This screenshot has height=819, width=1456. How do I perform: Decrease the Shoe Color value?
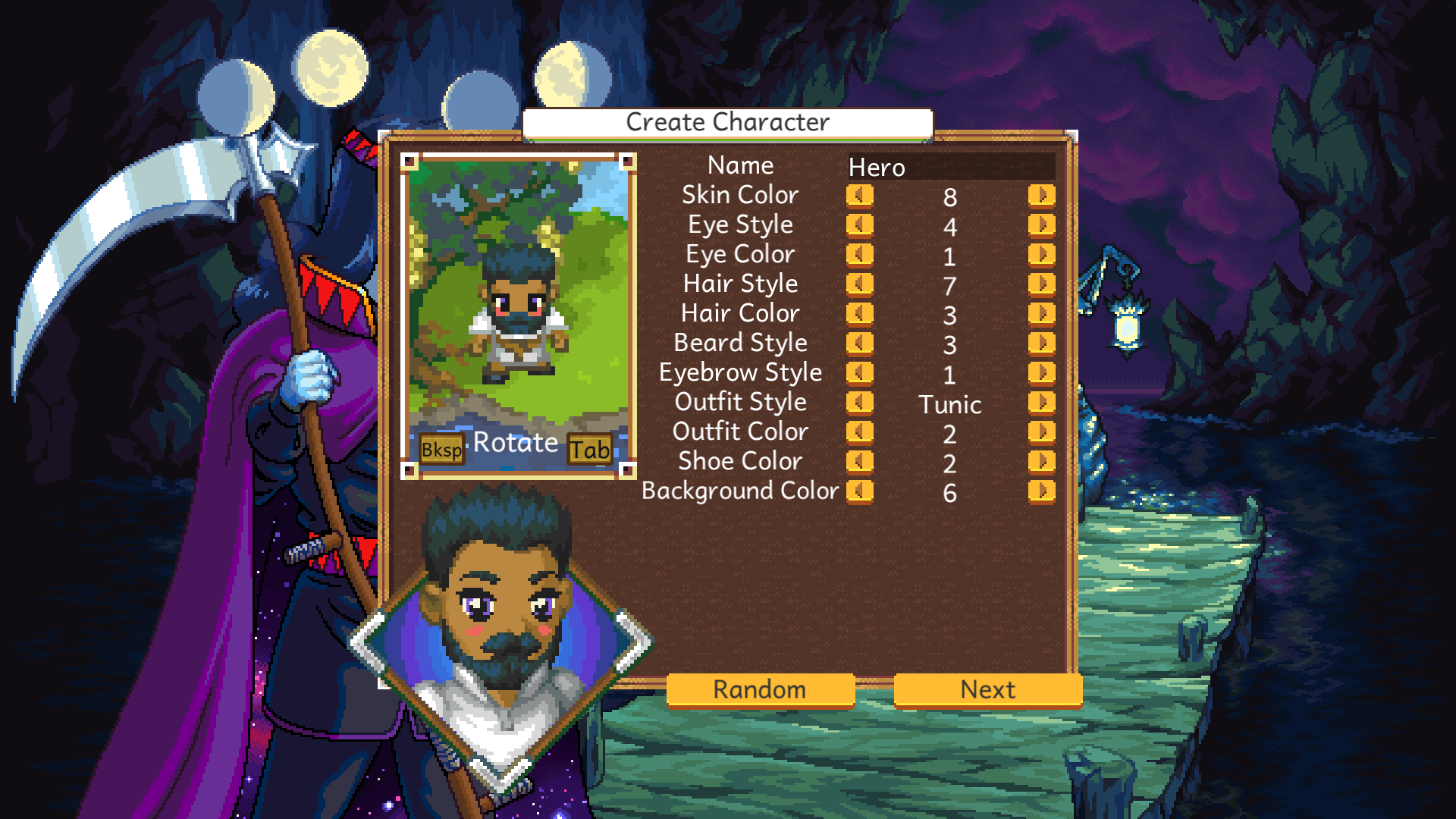coord(859,462)
